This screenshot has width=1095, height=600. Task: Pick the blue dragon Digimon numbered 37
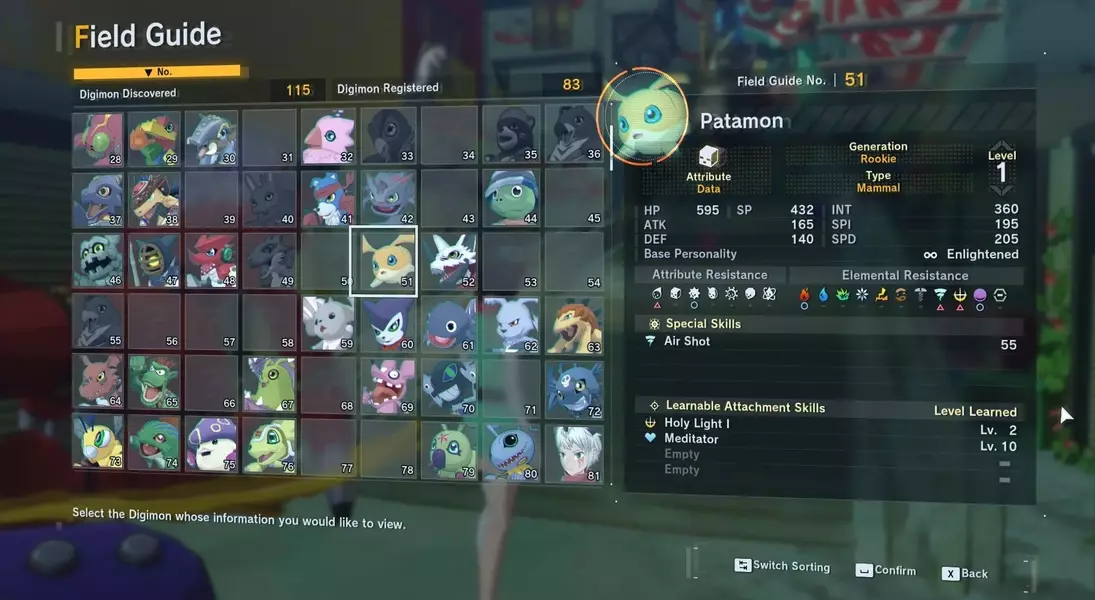click(x=97, y=200)
